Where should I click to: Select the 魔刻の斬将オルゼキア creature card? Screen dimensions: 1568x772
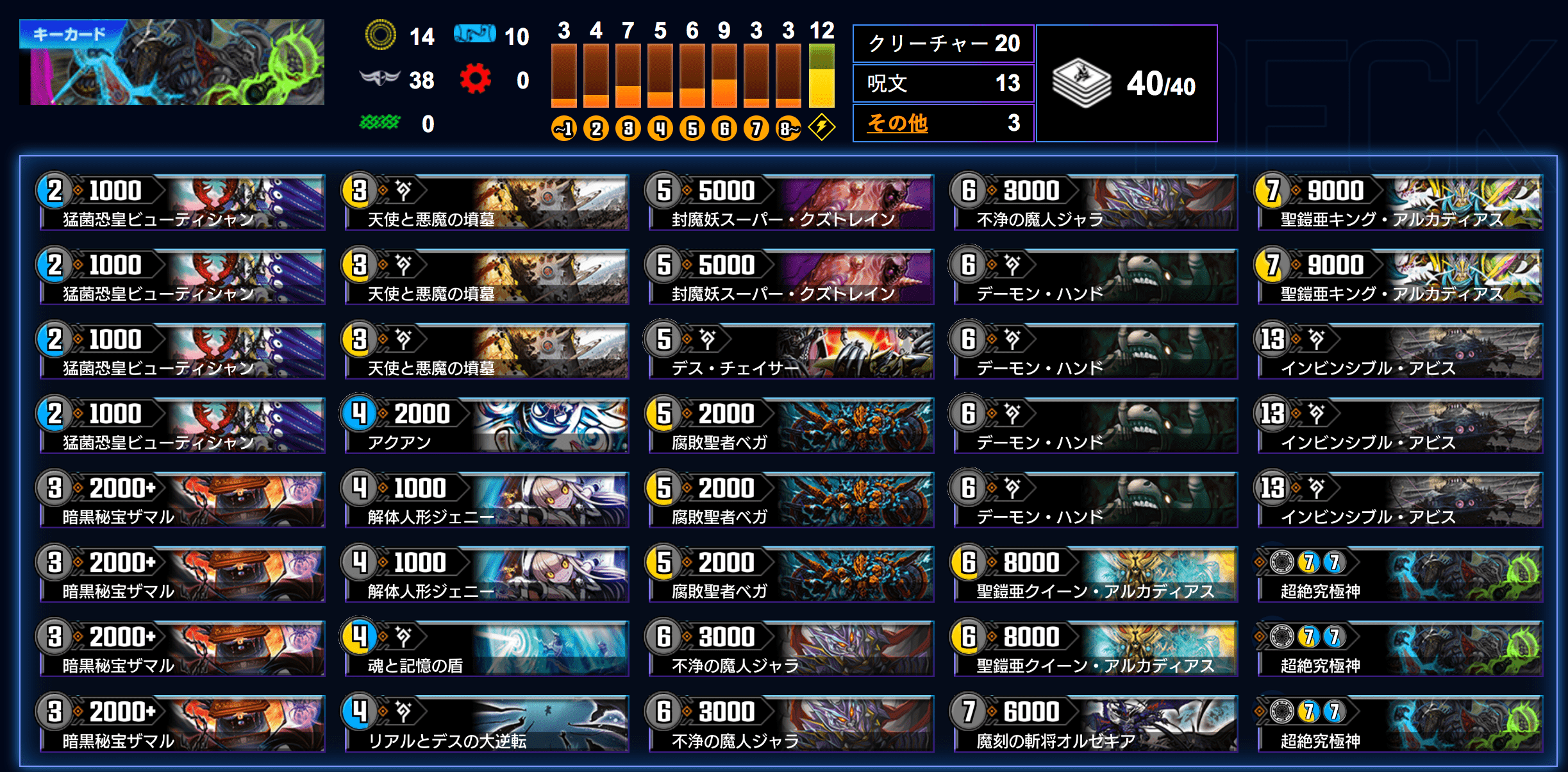coord(1095,723)
